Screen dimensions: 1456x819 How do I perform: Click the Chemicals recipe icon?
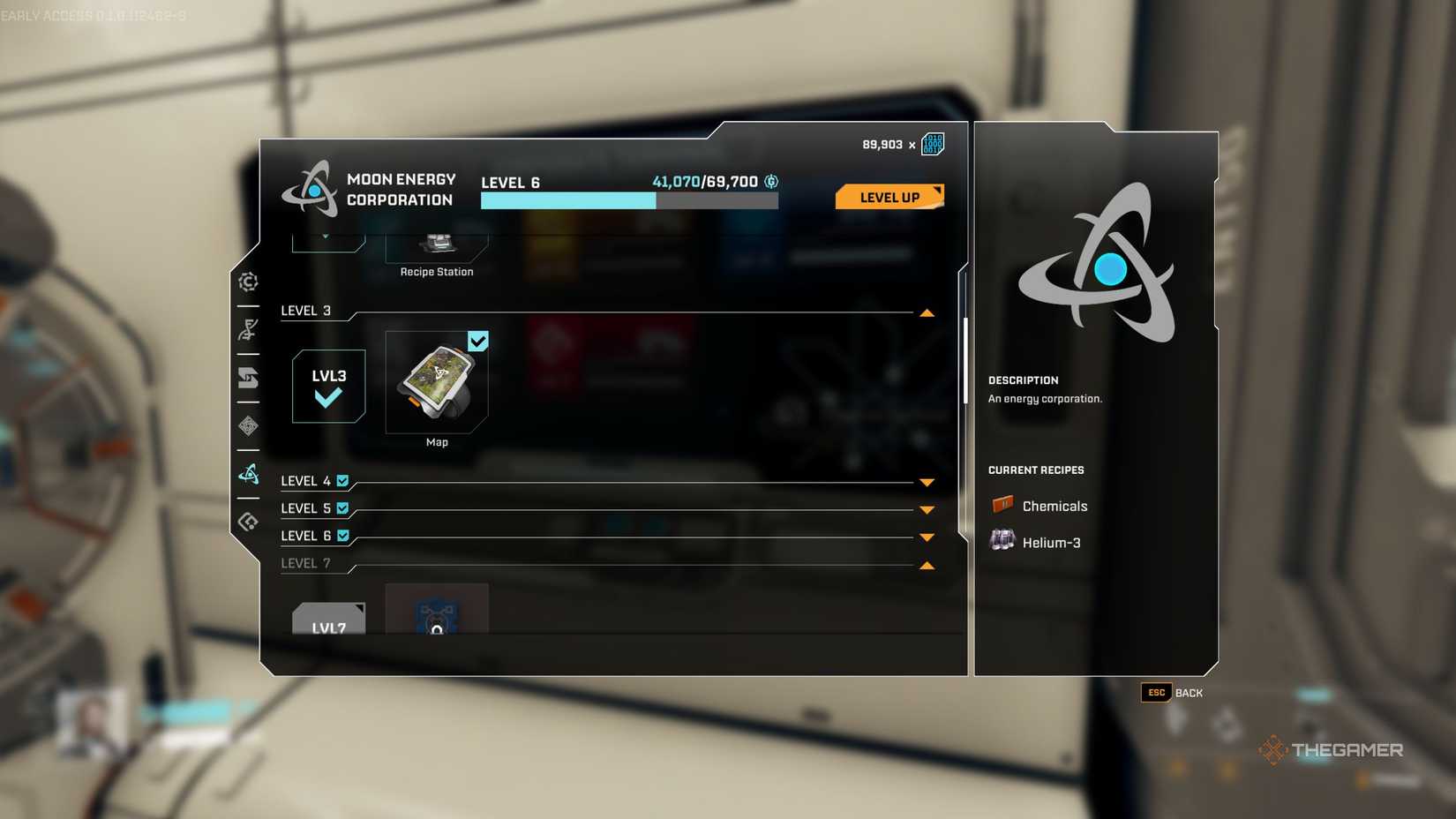[x=1000, y=505]
